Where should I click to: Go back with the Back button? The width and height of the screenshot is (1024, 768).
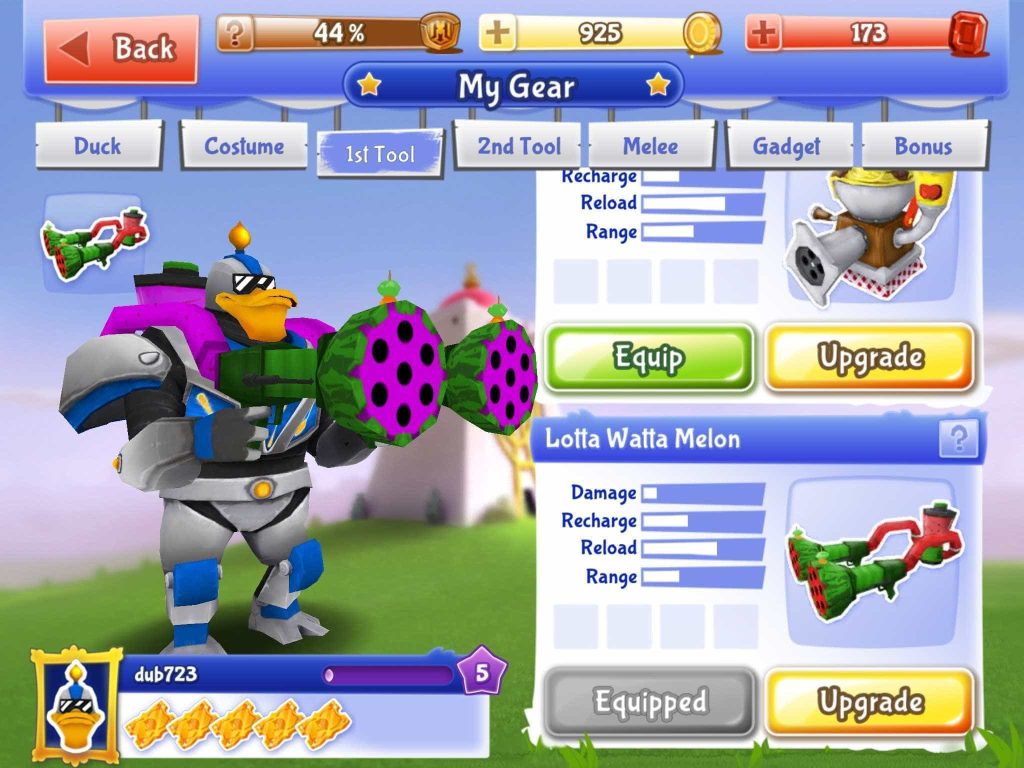[x=121, y=49]
